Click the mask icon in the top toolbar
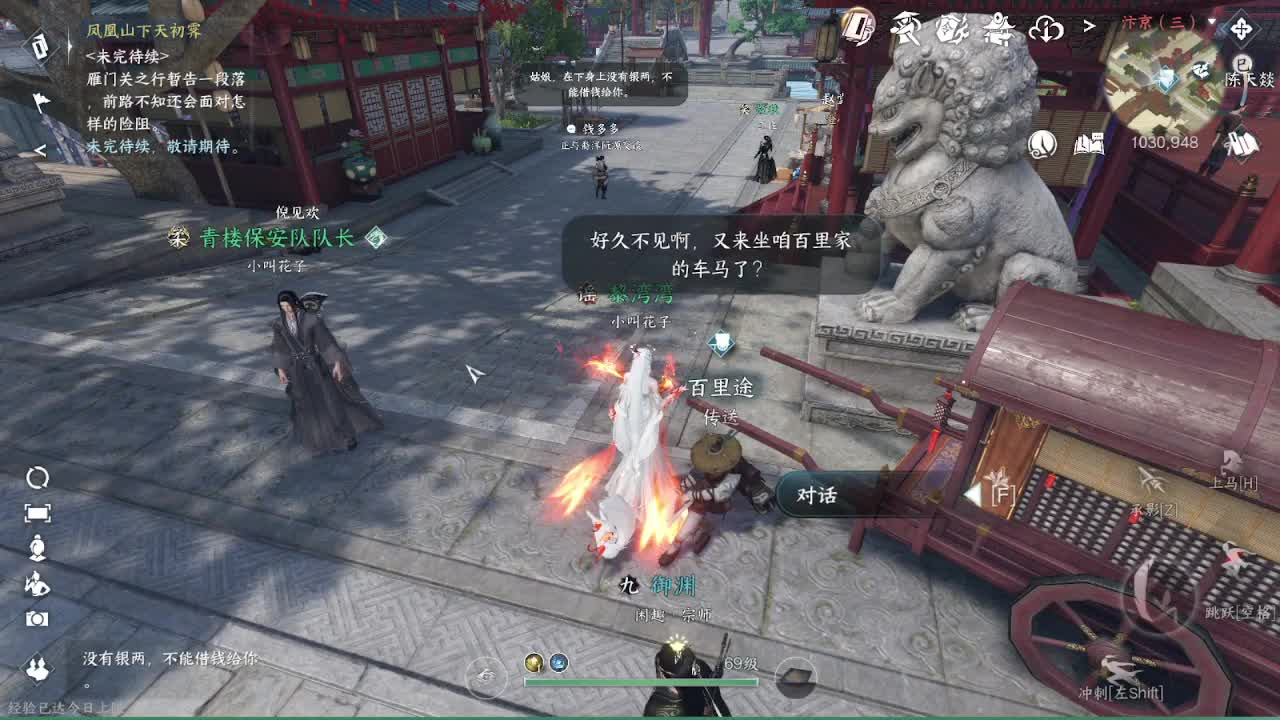The height and width of the screenshot is (720, 1280). [950, 28]
